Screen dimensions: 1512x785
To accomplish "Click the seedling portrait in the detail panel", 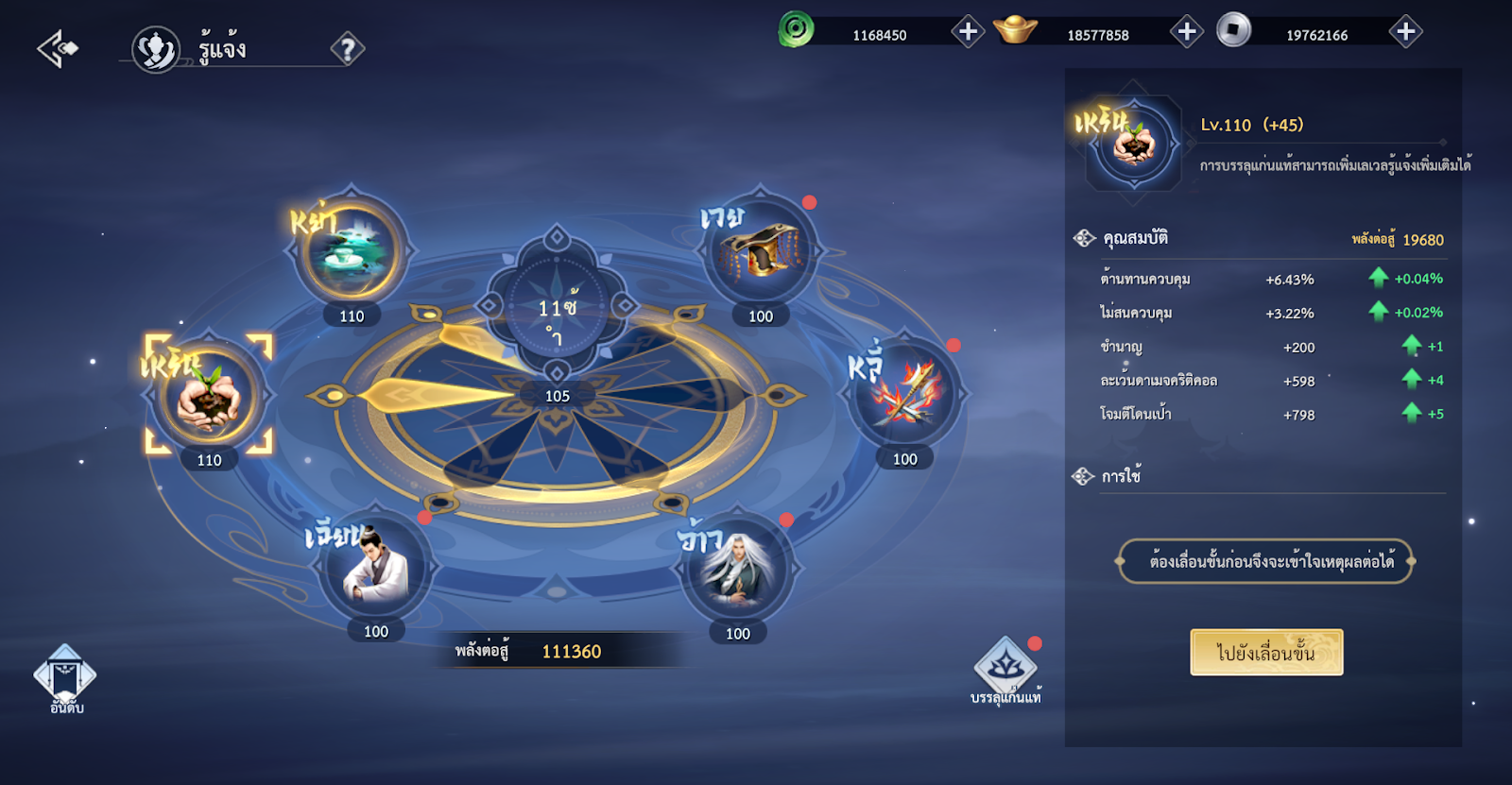I will [x=1134, y=144].
